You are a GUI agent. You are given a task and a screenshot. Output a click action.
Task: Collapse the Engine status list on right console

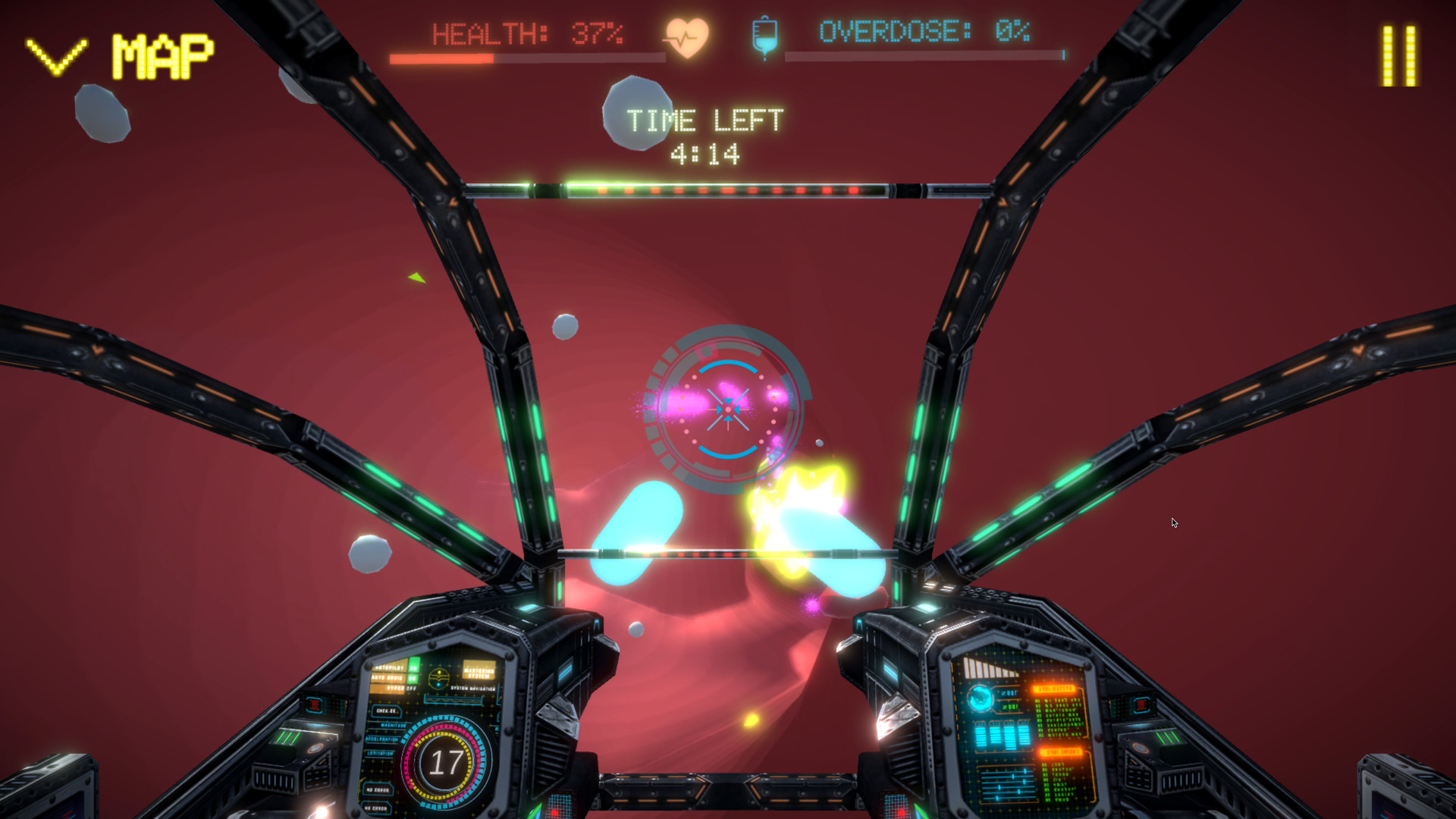pos(1062,752)
